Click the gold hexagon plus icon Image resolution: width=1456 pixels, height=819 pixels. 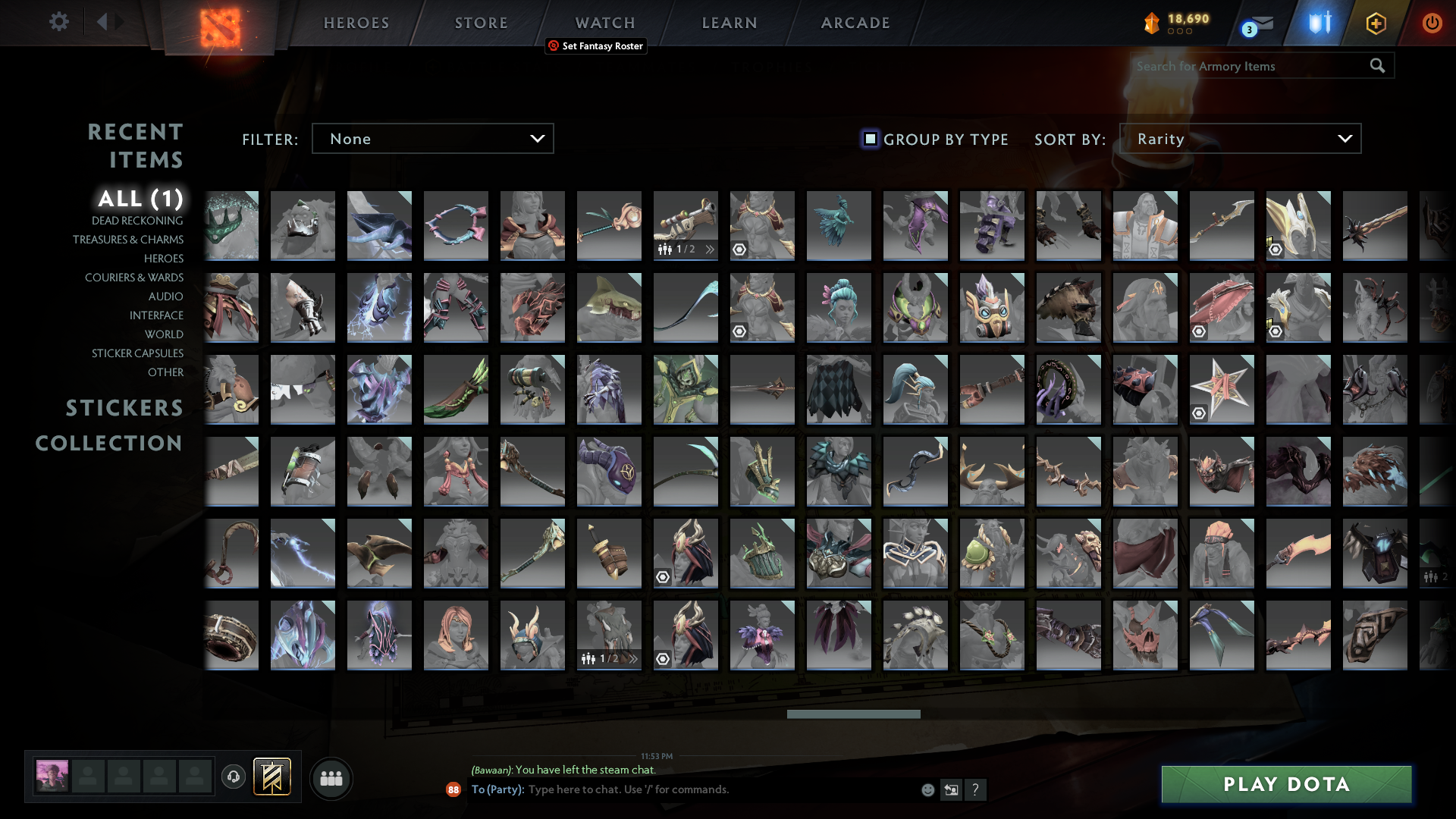click(1376, 23)
